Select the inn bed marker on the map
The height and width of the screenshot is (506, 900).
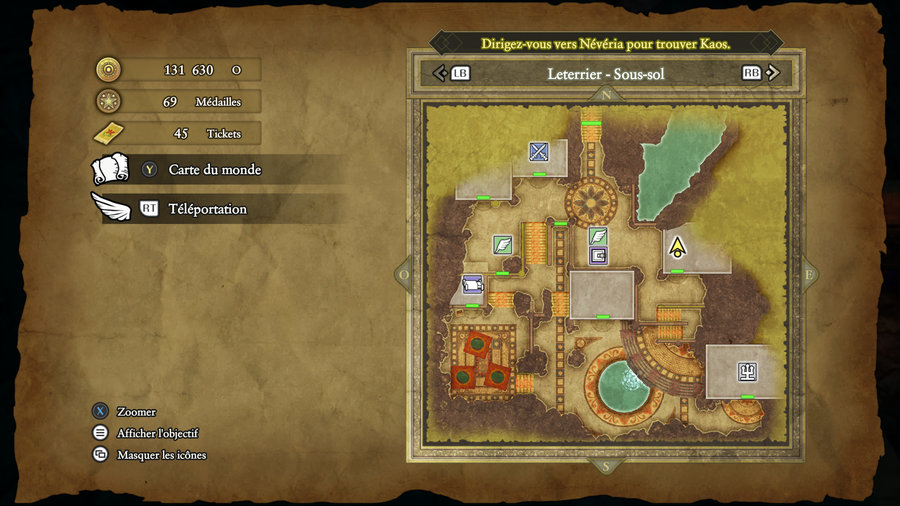[473, 284]
